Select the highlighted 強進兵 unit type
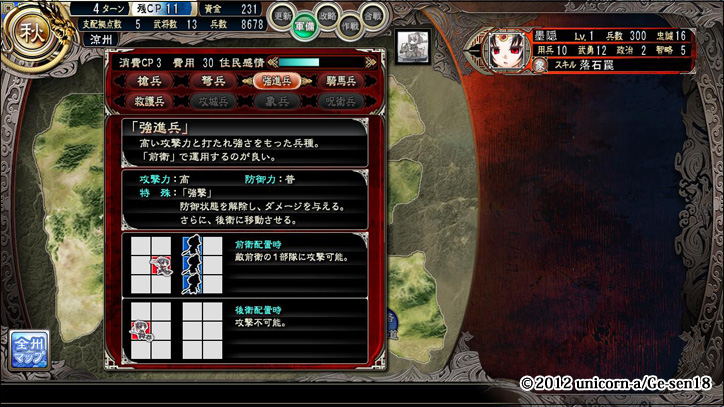724x407 pixels. point(274,81)
